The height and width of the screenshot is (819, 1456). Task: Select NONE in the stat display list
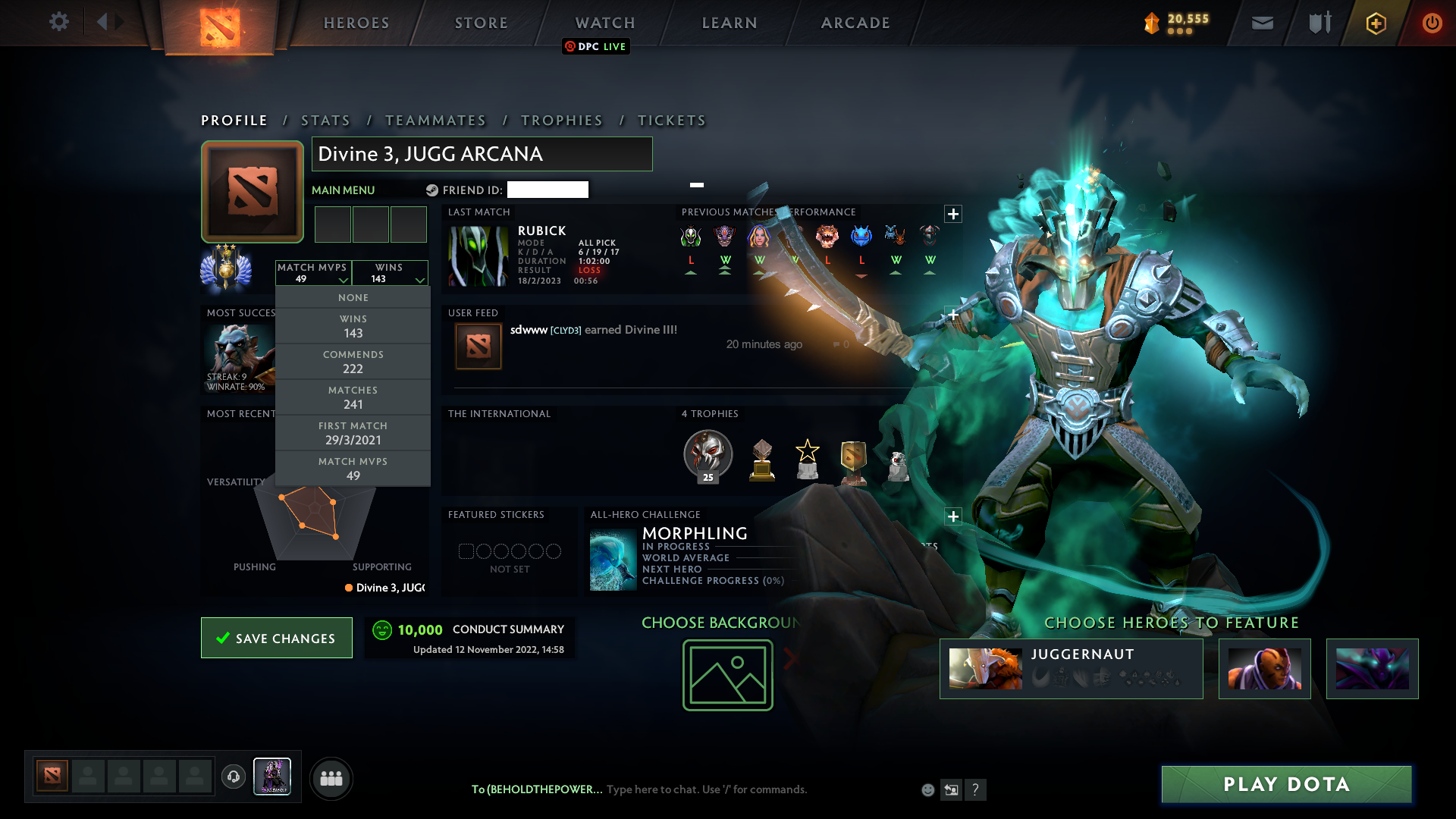click(x=353, y=297)
